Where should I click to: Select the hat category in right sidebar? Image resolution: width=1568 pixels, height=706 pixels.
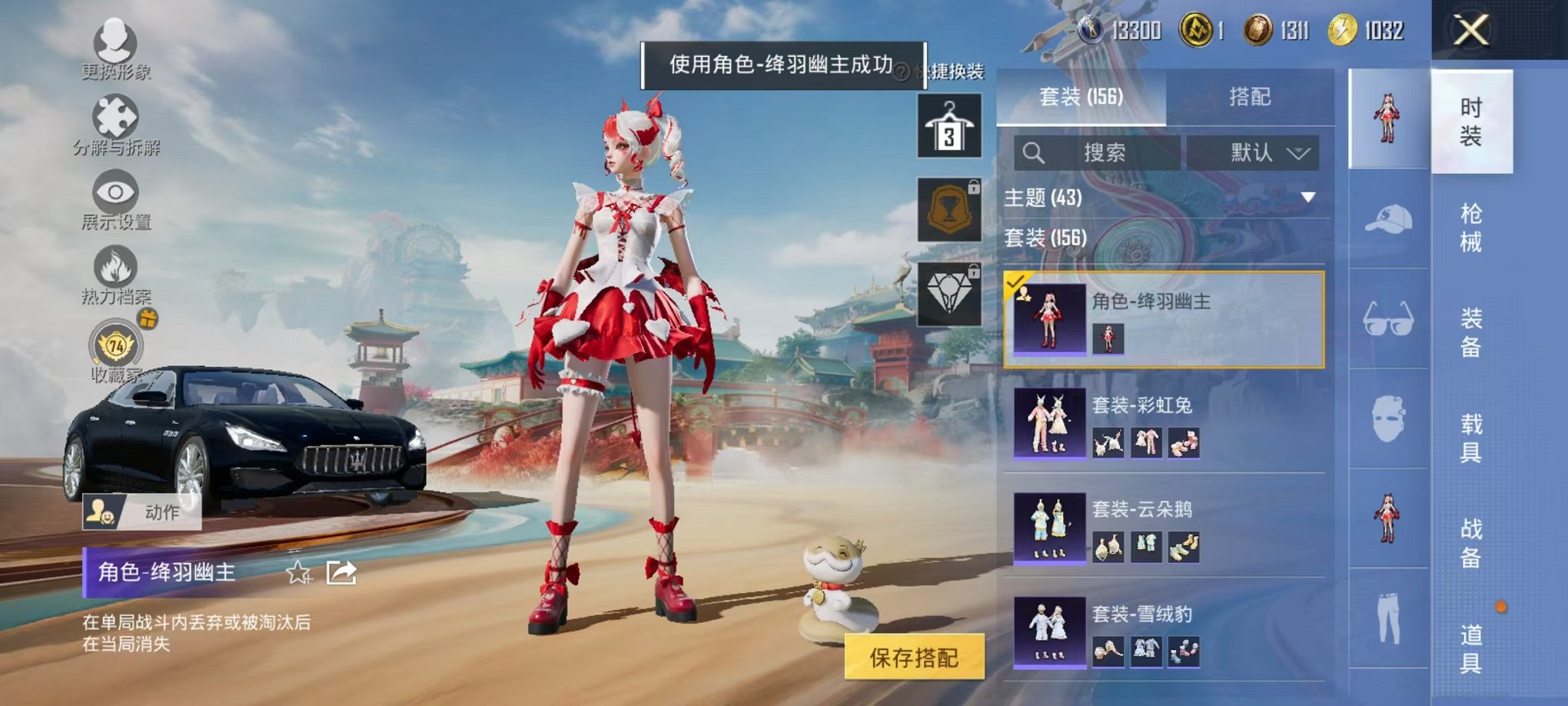[x=1389, y=218]
